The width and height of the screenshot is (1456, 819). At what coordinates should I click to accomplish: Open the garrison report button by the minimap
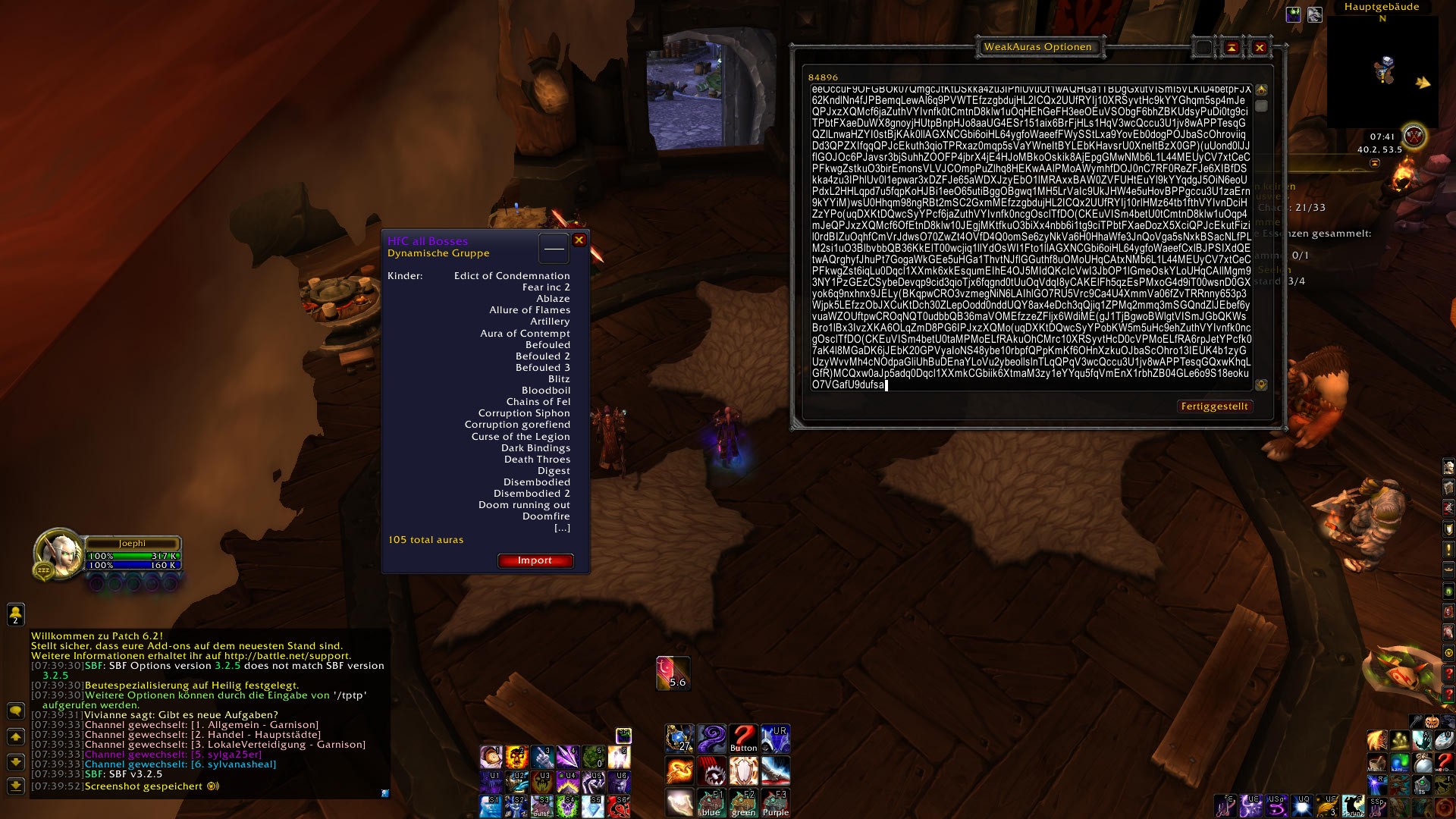click(1414, 136)
